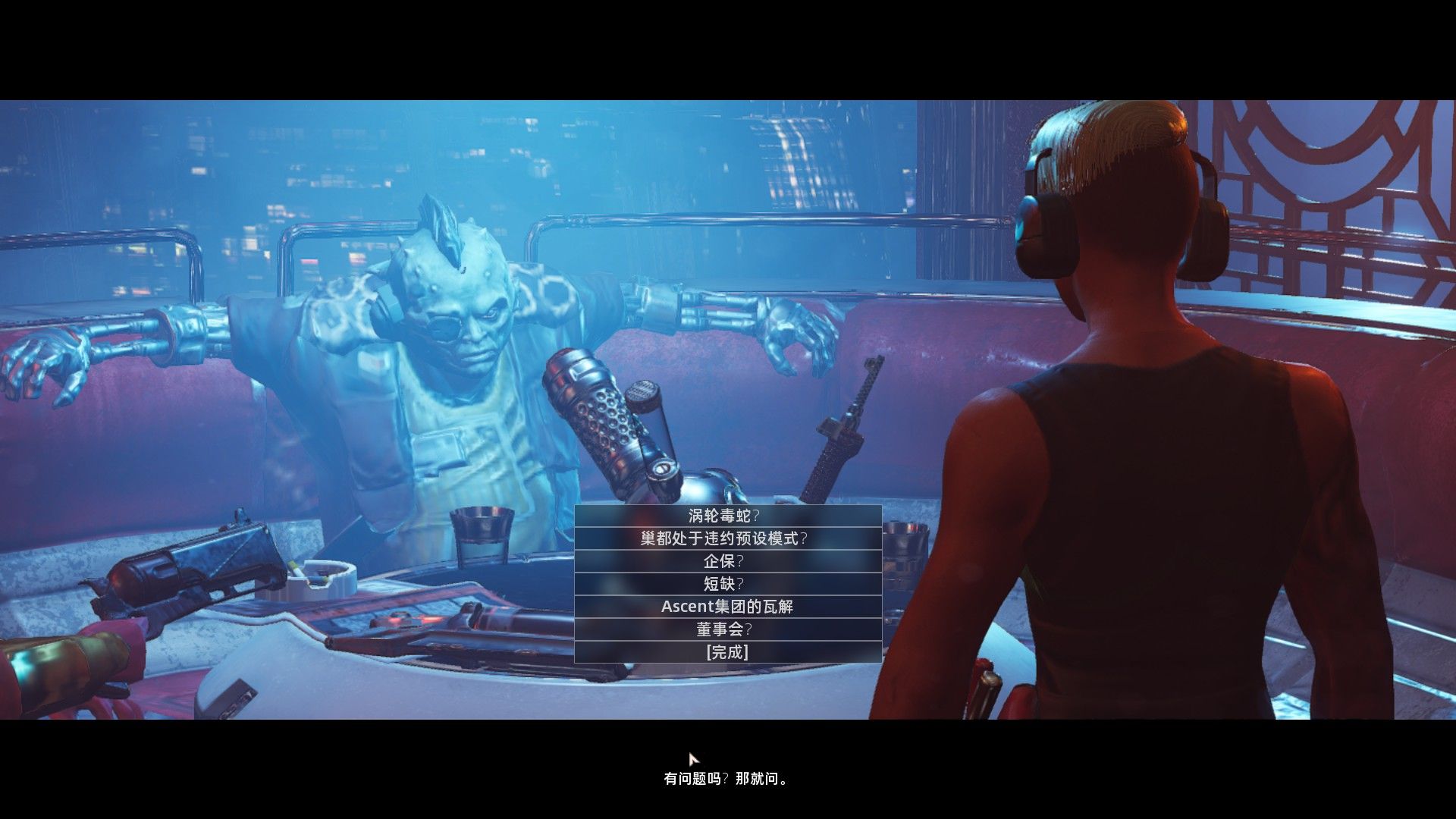1456x819 pixels.
Task: Choose the 董事会 dialogue option
Action: [x=727, y=629]
